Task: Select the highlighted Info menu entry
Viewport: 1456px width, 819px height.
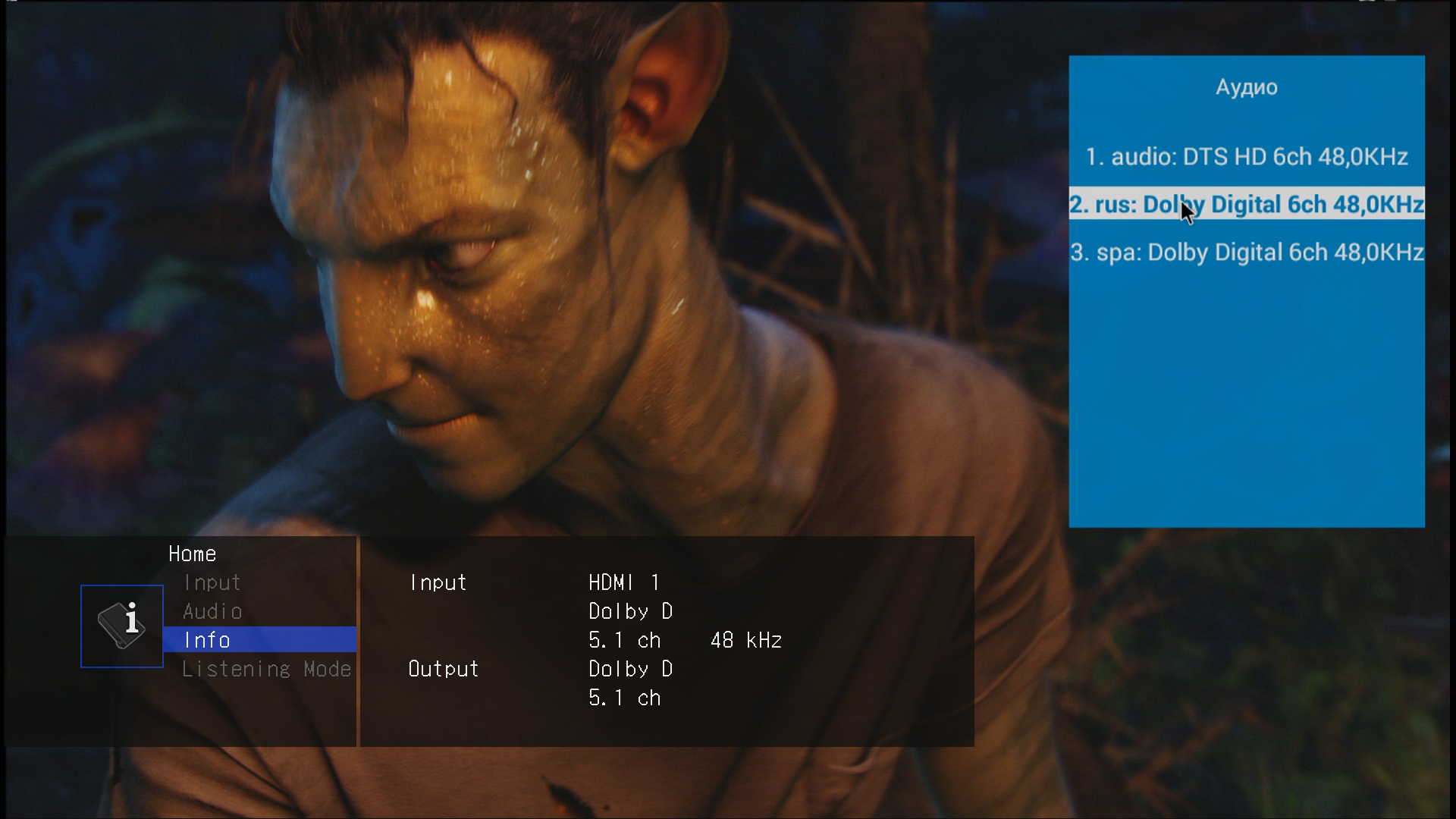Action: coord(259,640)
